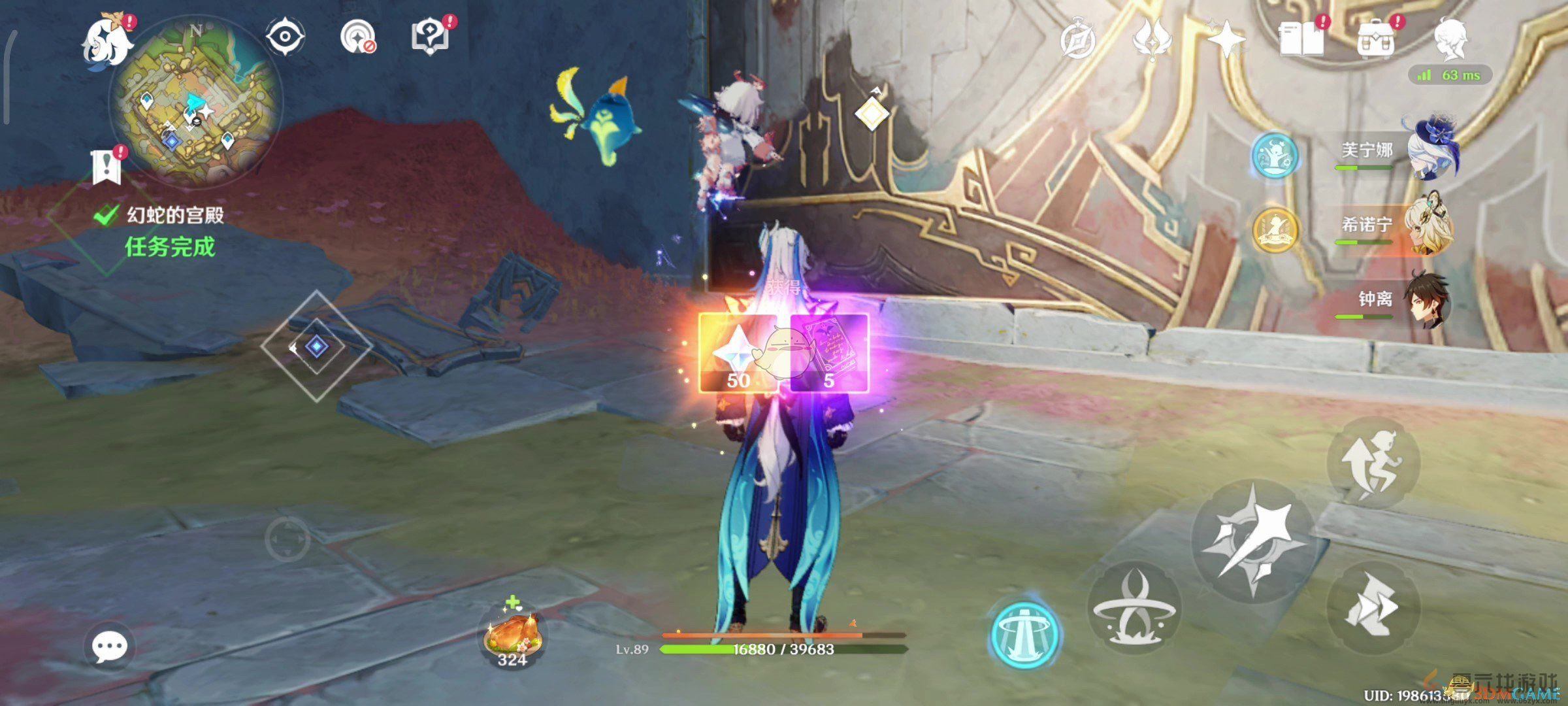The height and width of the screenshot is (706, 1568).
Task: Open the quest journal bookmark icon
Action: (x=106, y=167)
